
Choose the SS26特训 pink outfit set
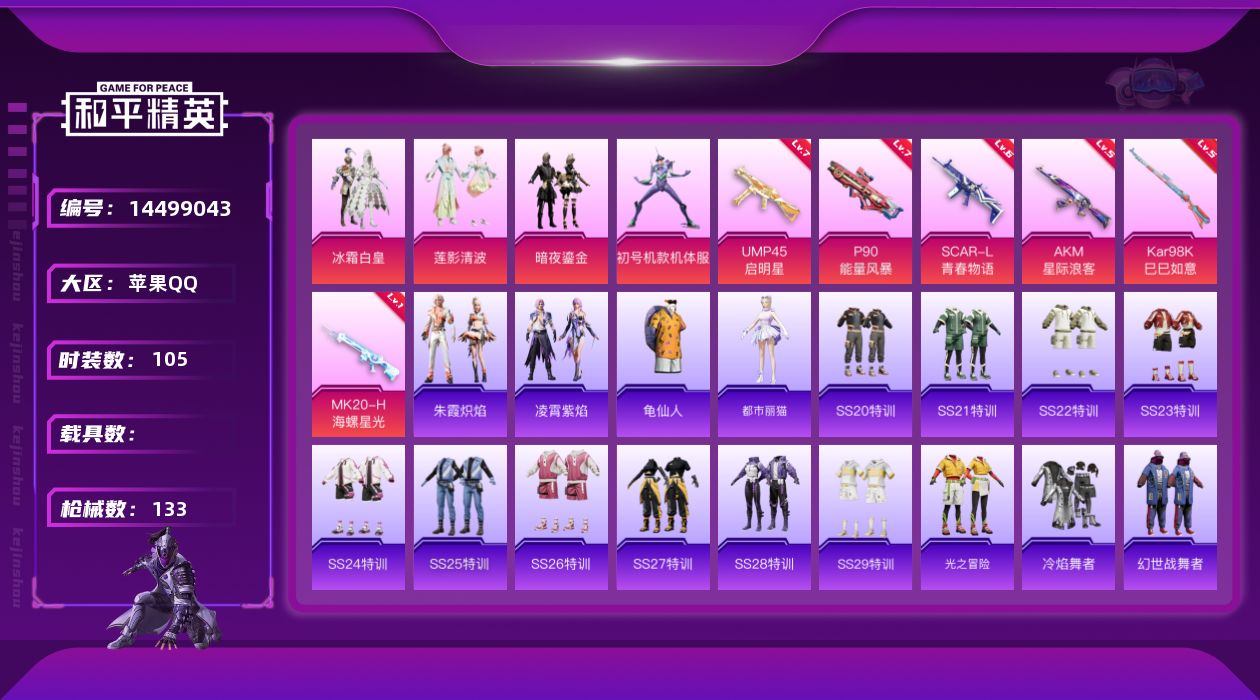click(561, 517)
